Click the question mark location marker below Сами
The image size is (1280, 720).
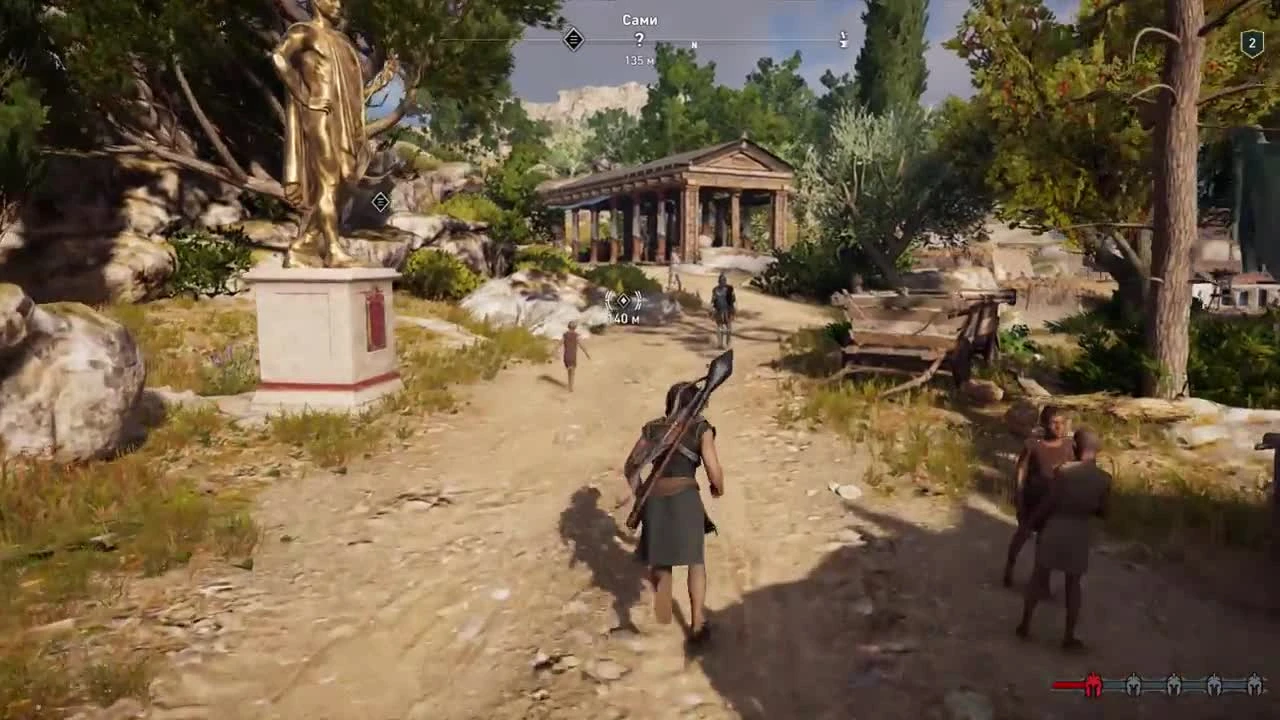pyautogui.click(x=640, y=40)
